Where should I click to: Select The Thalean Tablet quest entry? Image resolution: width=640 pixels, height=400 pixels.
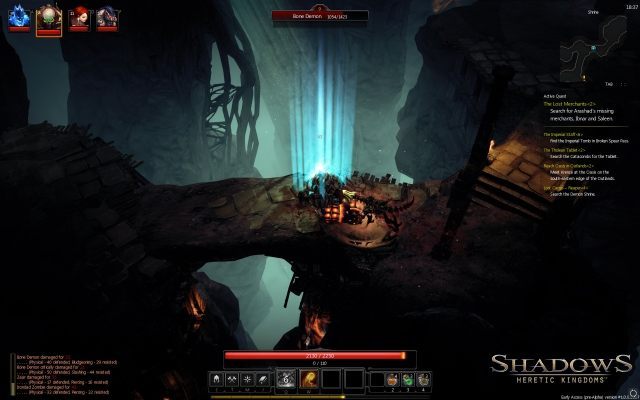coord(564,149)
